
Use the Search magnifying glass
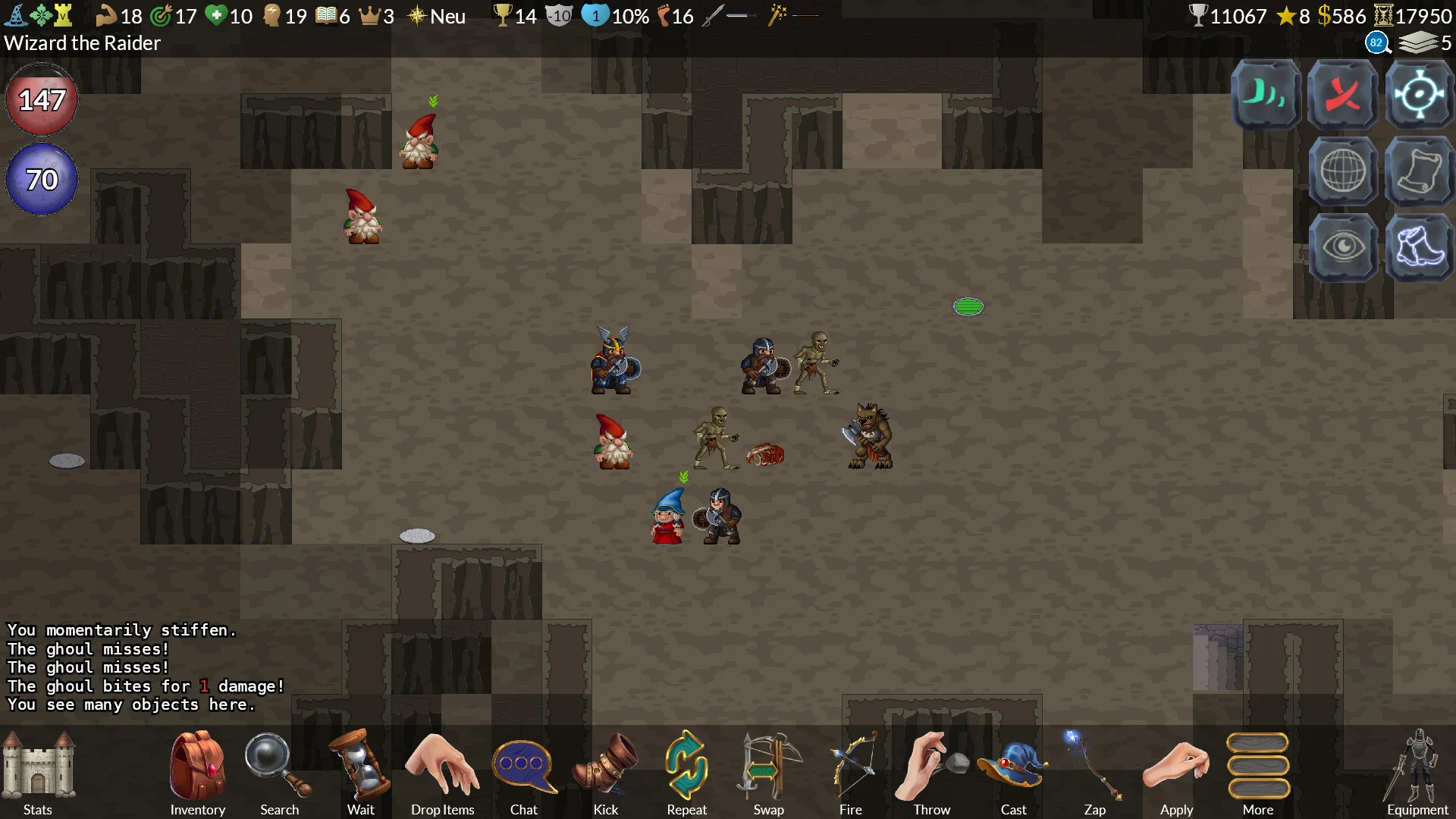coord(278,767)
